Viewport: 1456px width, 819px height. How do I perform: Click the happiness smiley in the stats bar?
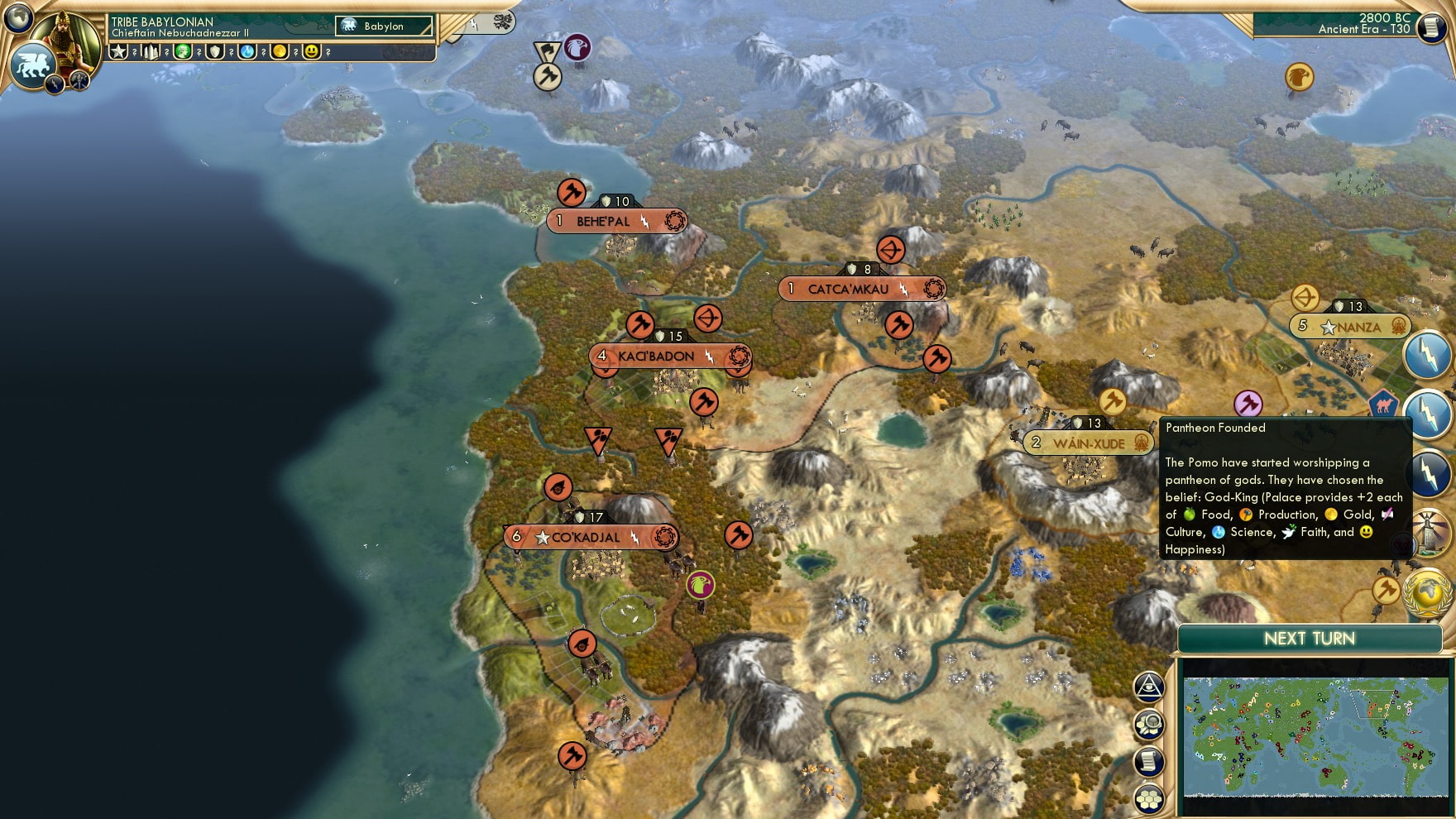(x=310, y=51)
